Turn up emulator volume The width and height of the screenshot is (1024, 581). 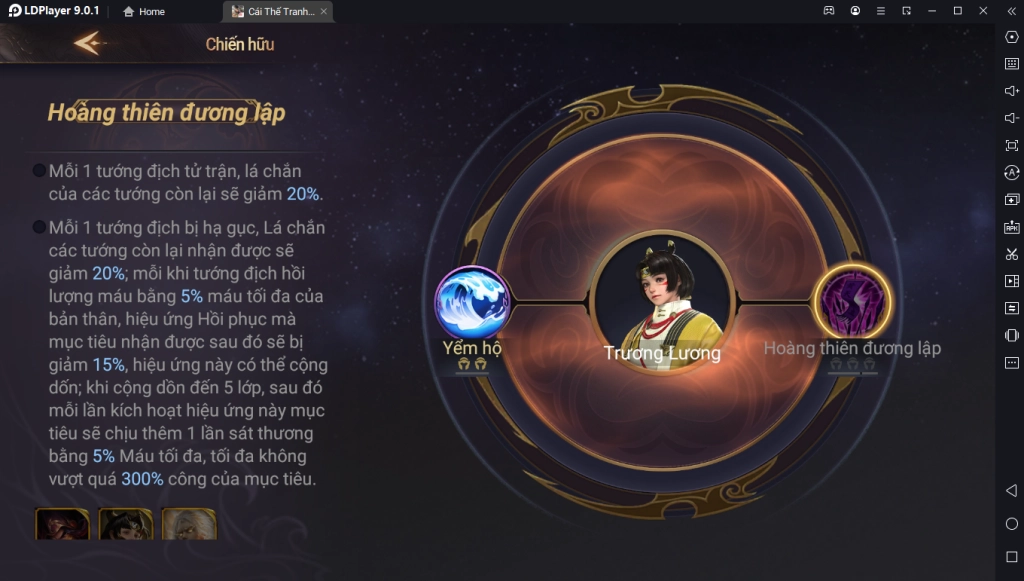pos(1011,91)
